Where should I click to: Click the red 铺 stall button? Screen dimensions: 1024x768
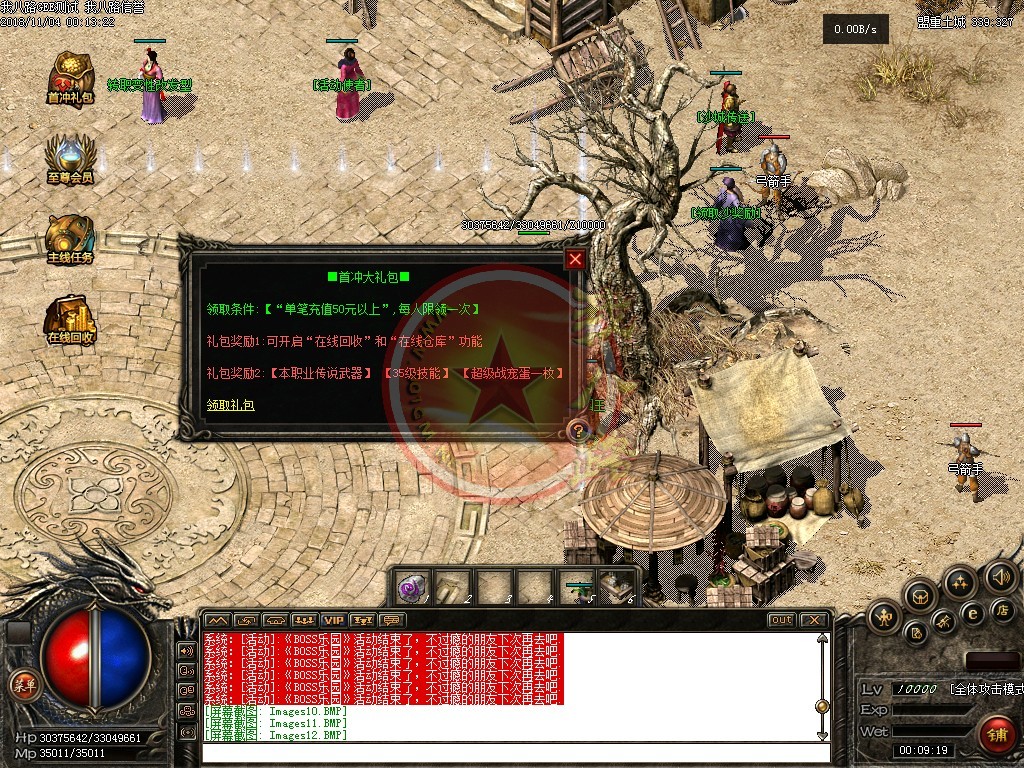pyautogui.click(x=996, y=734)
